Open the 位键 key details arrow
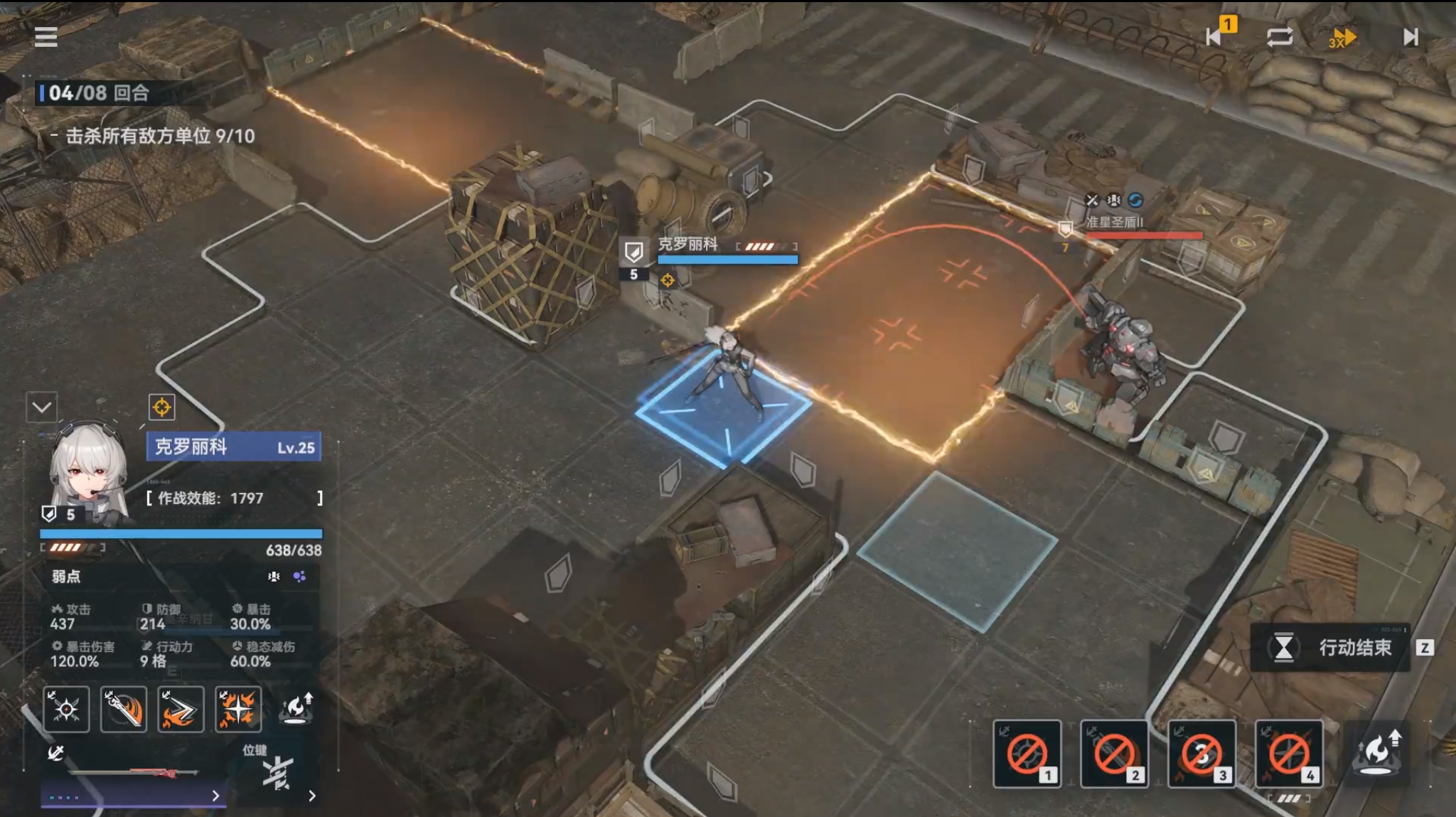 coord(312,796)
